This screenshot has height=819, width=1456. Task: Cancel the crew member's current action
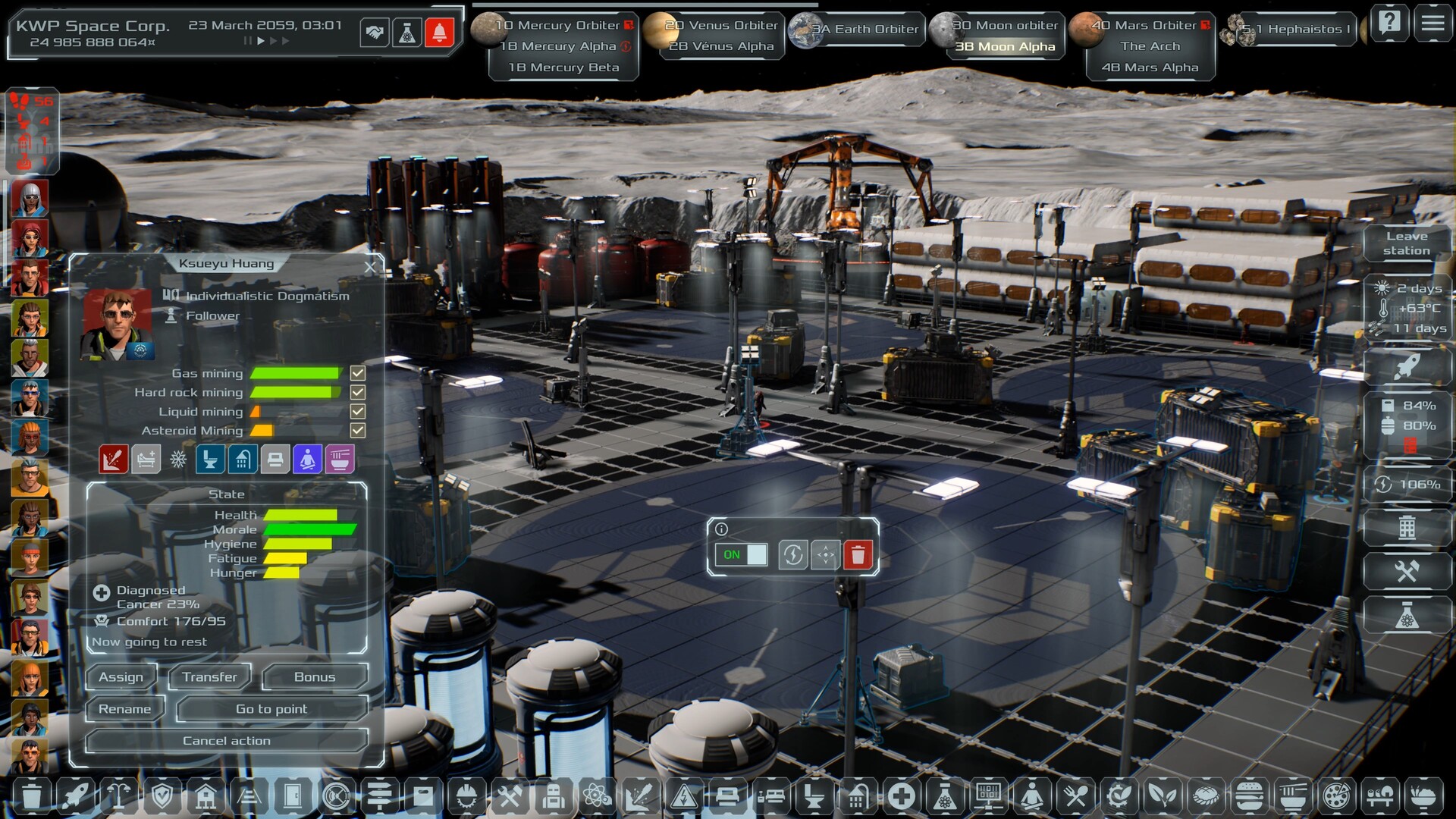226,741
